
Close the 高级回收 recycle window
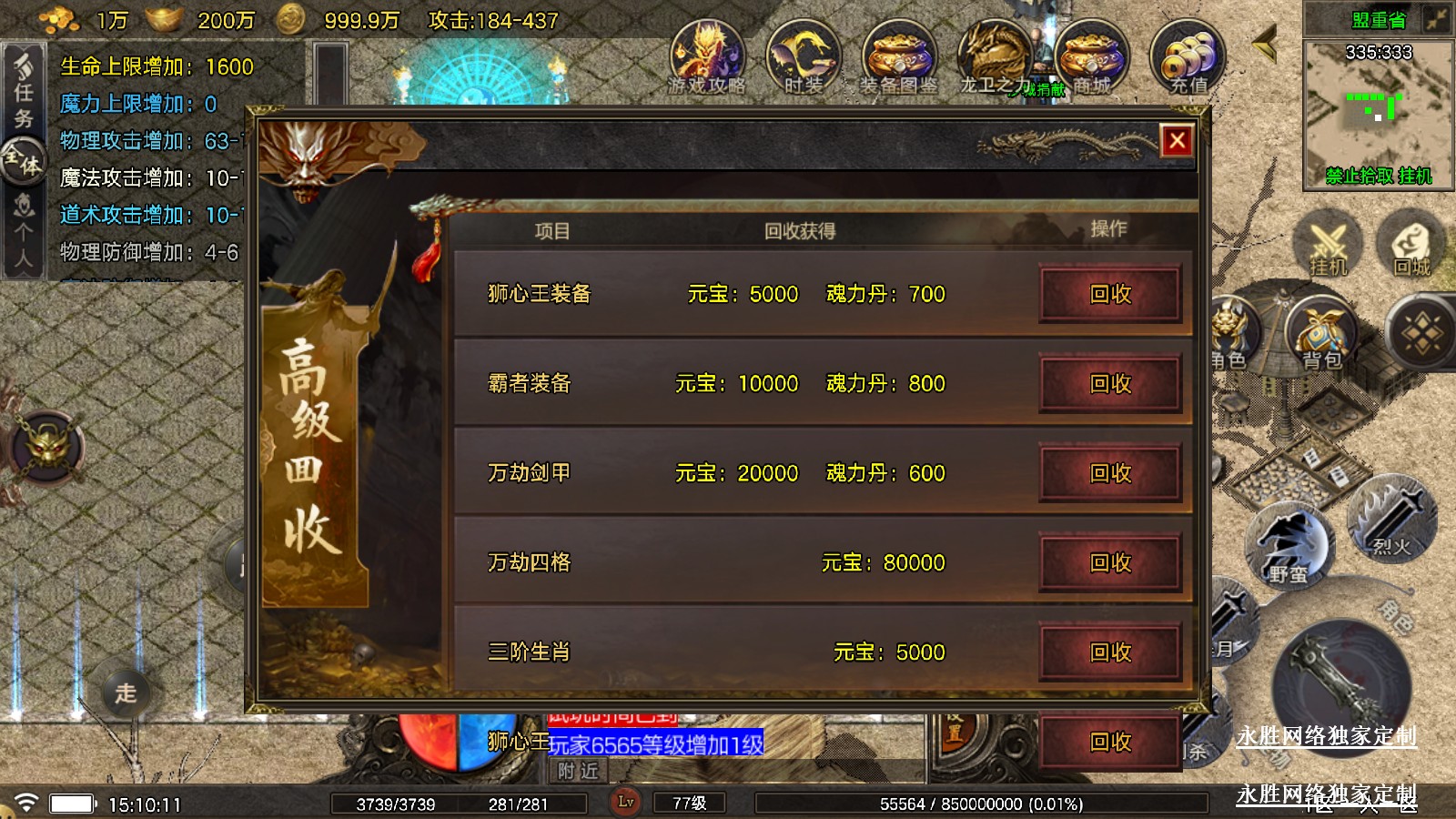click(1177, 141)
